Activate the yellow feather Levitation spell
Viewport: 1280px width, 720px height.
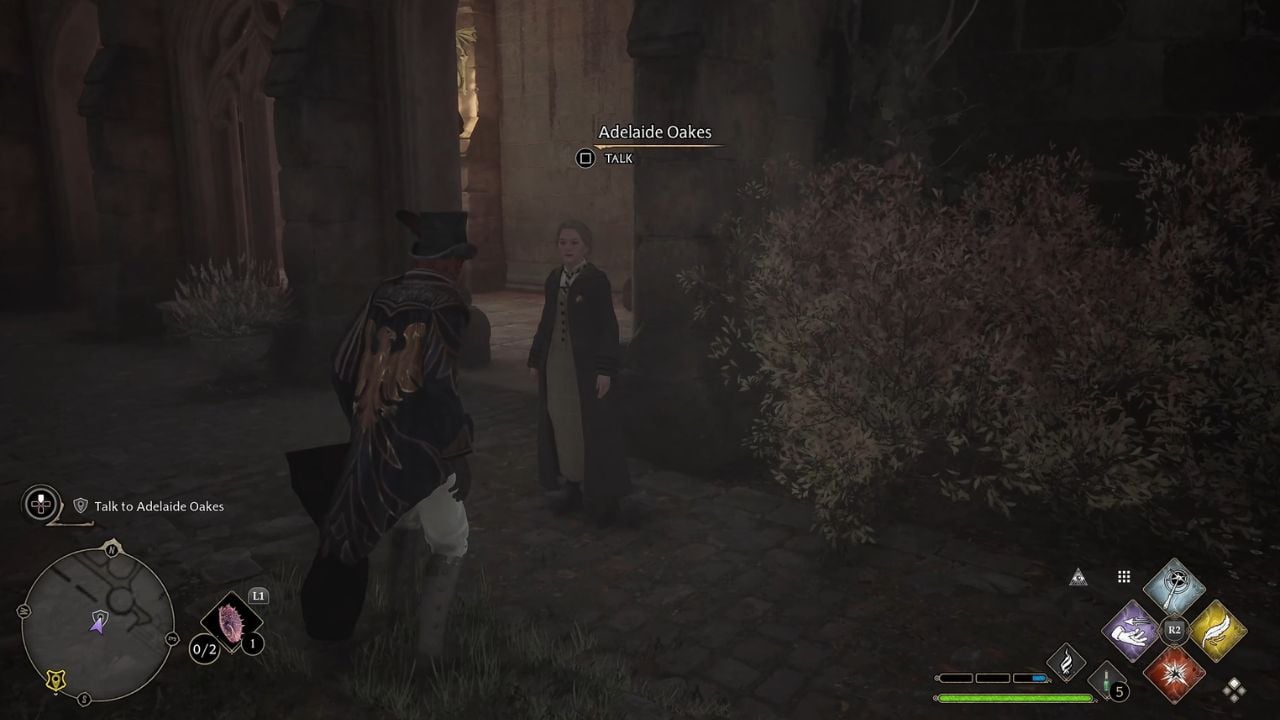tap(1217, 631)
